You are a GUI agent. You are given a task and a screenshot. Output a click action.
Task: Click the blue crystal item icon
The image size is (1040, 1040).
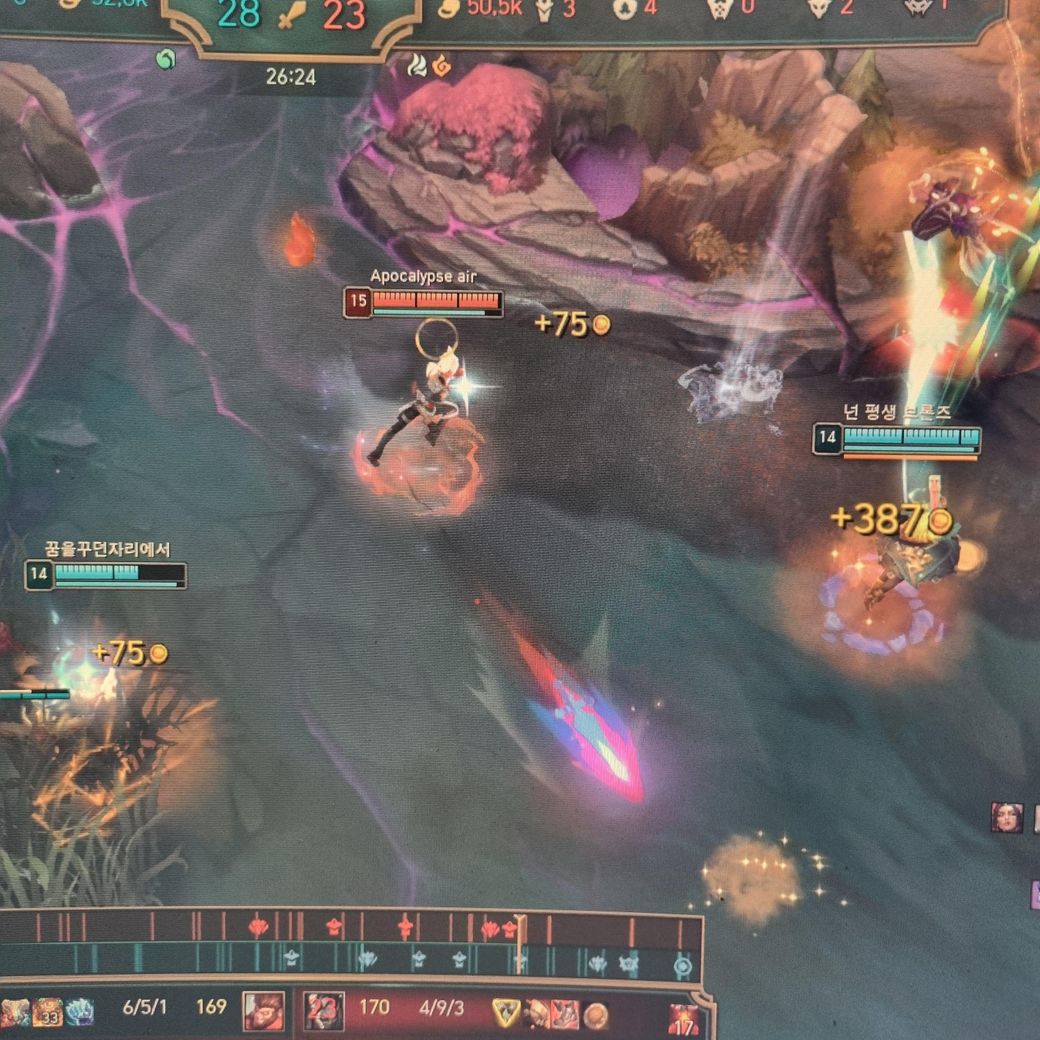[79, 1012]
